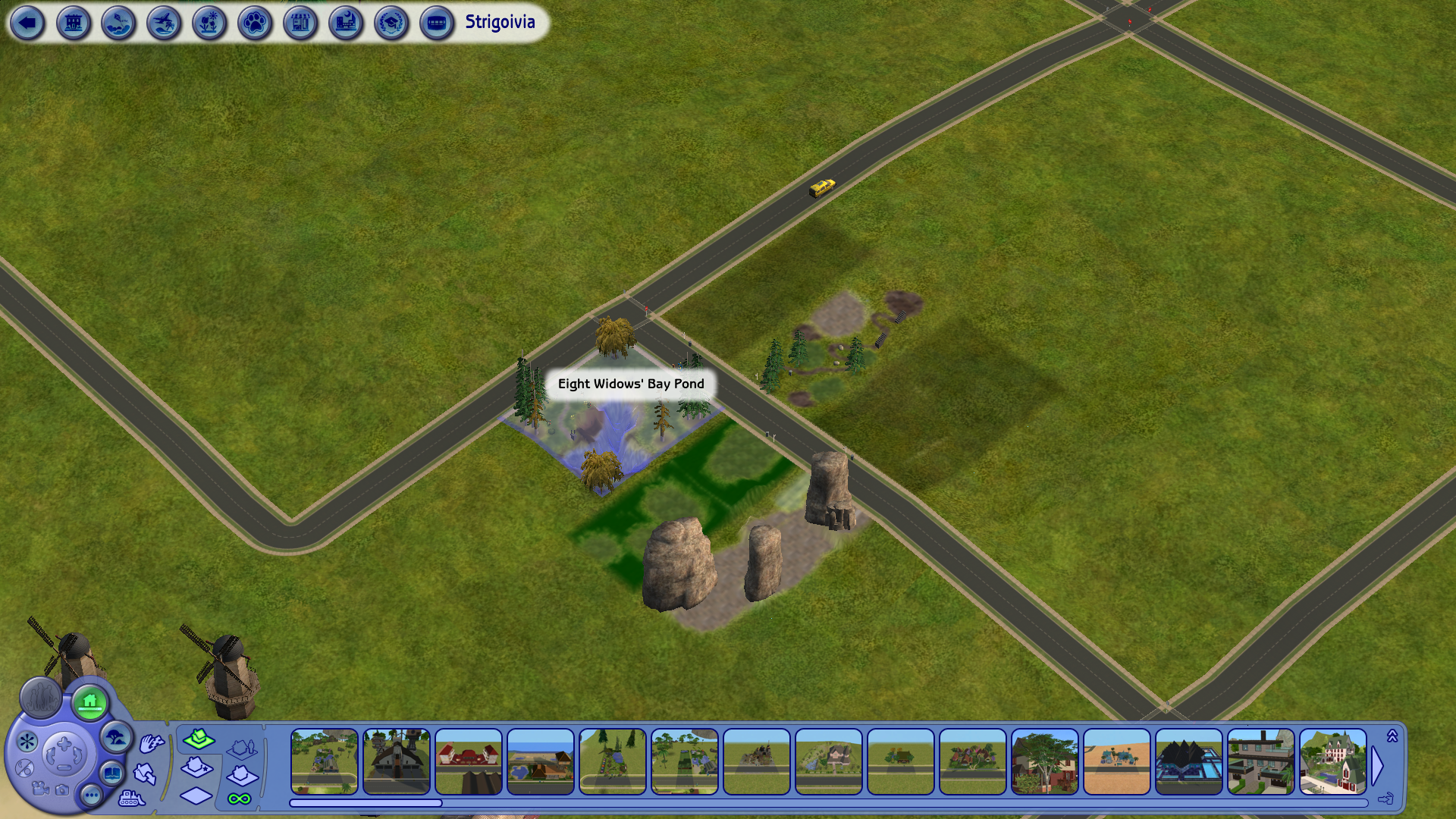Select the red-roofed building lot thumbnail
The width and height of the screenshot is (1456, 819).
pyautogui.click(x=468, y=761)
